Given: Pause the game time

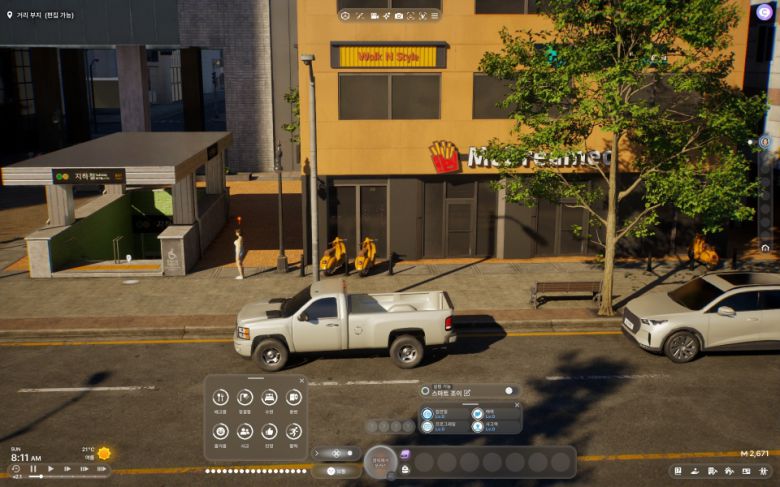Looking at the screenshot, I should (x=33, y=469).
